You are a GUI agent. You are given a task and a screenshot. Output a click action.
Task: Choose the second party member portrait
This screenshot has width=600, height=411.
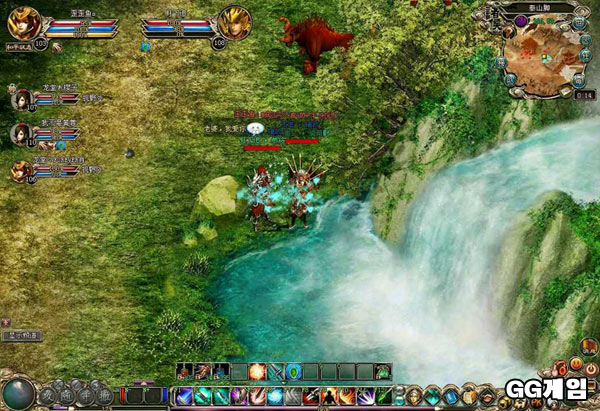point(20,133)
